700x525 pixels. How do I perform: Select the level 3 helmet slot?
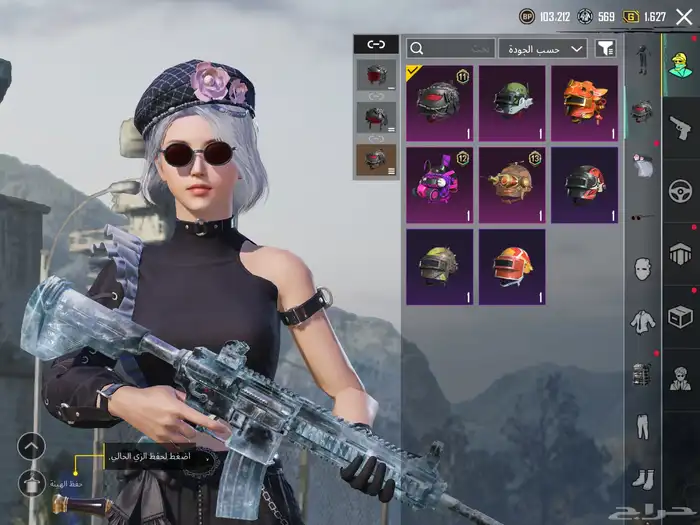(376, 159)
